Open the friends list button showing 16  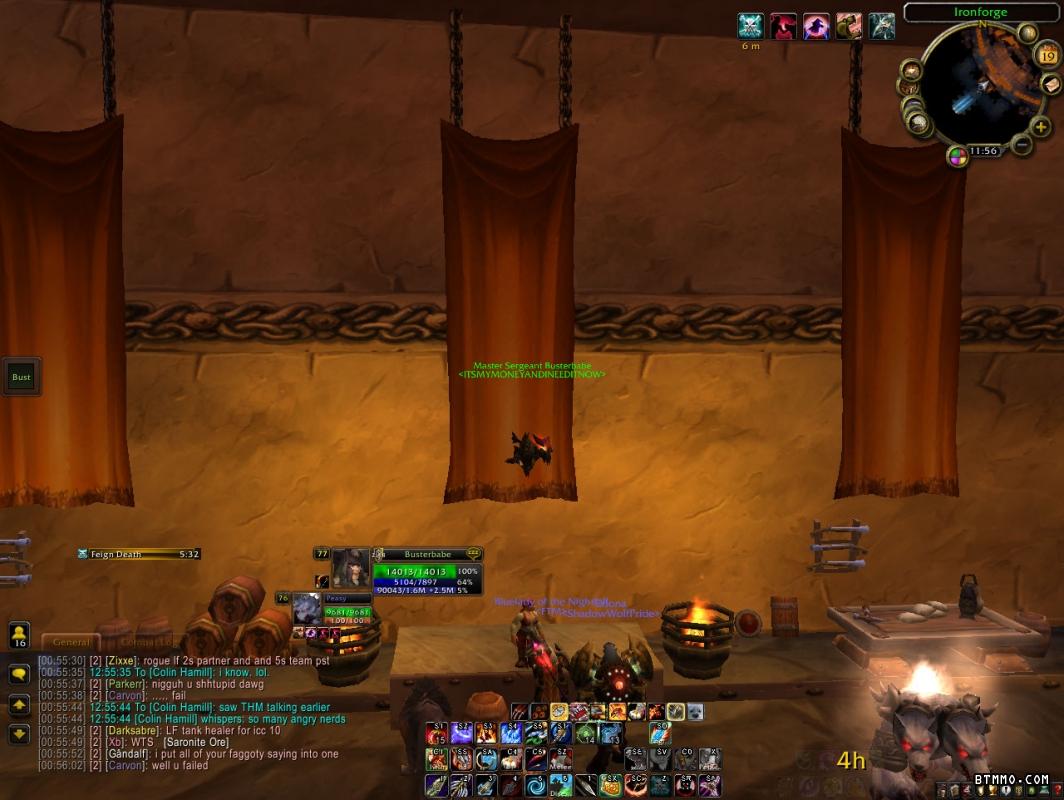tap(19, 635)
